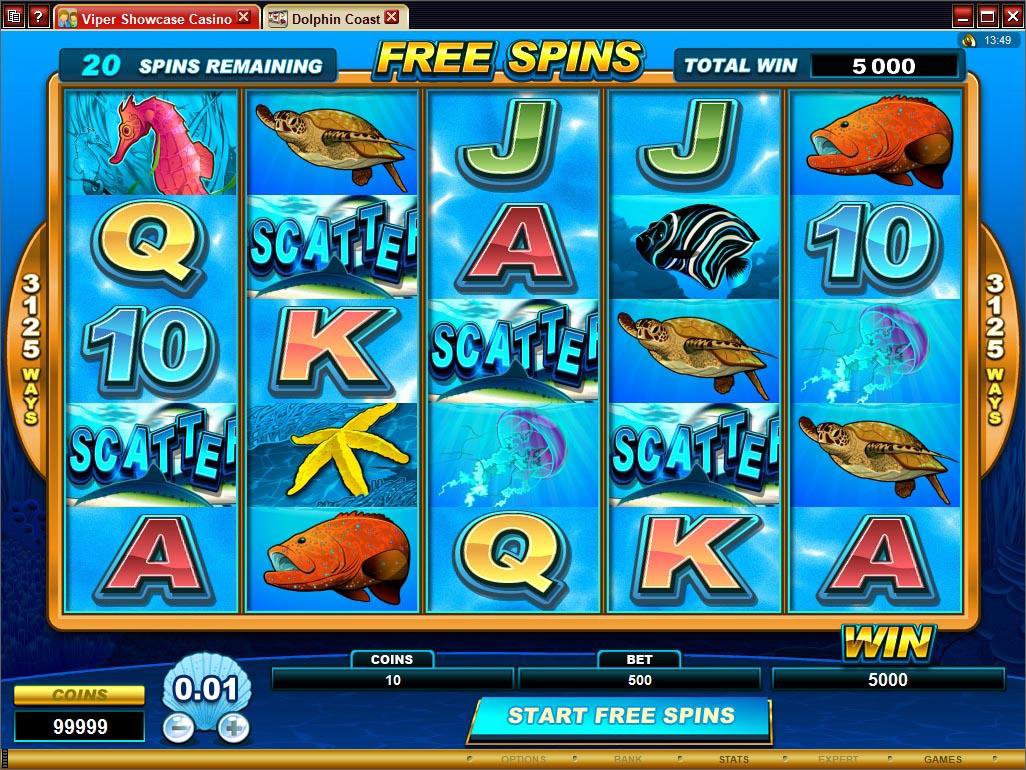Decrease coin size with the minus button

point(179,727)
